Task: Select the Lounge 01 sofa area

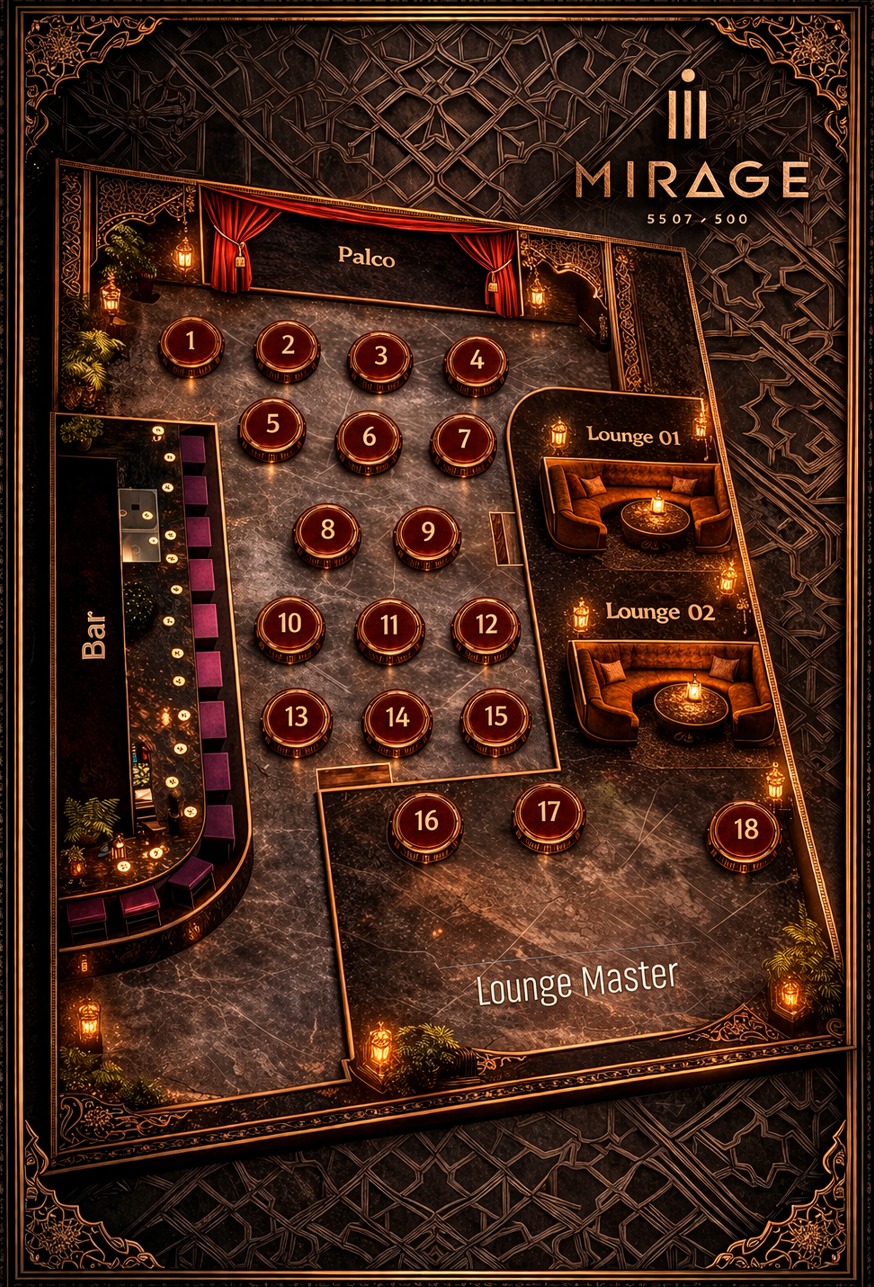Action: coord(637,505)
